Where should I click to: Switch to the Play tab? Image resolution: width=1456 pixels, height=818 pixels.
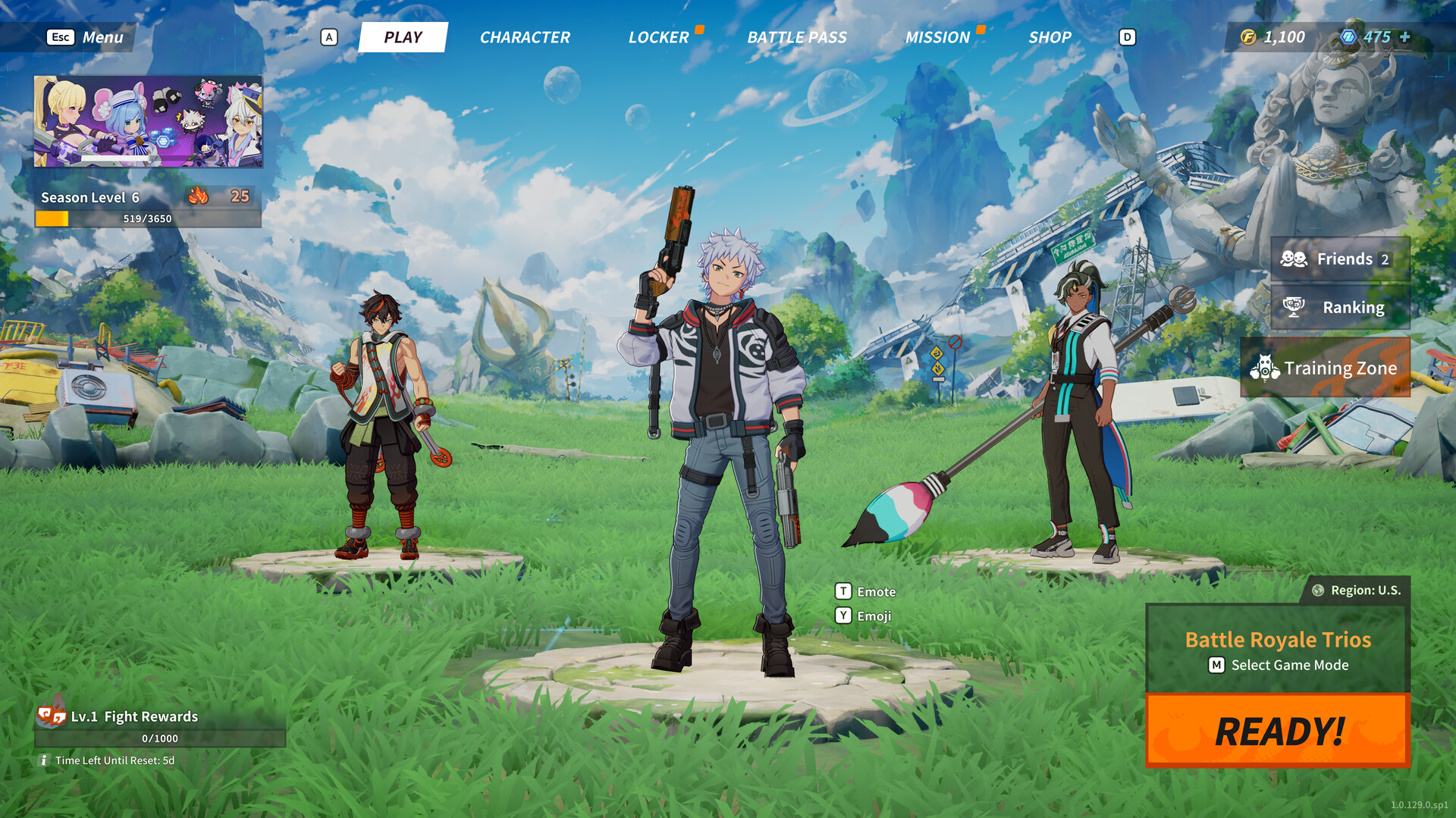click(x=403, y=37)
